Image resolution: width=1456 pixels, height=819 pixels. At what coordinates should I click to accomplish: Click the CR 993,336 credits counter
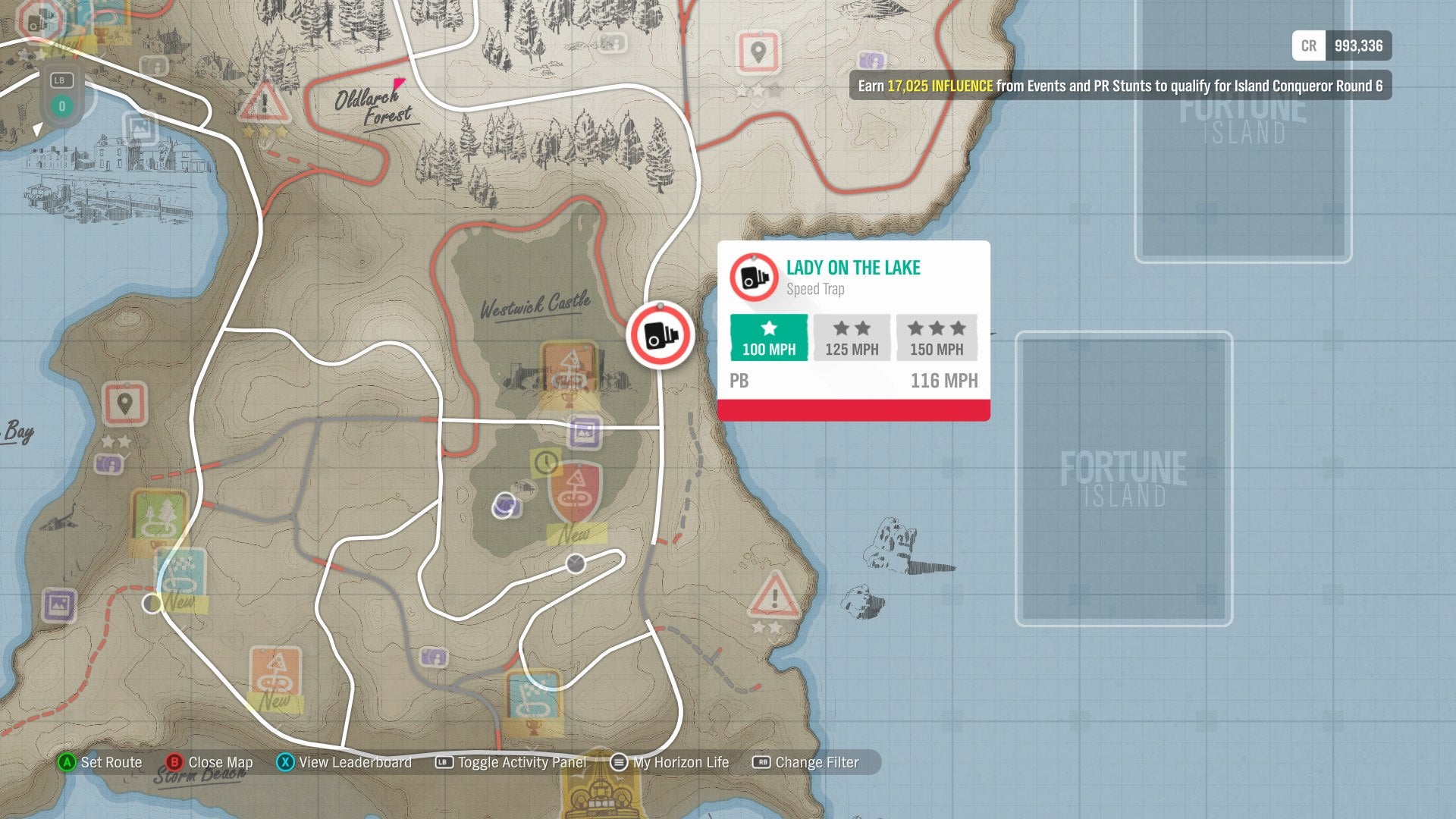point(1342,45)
